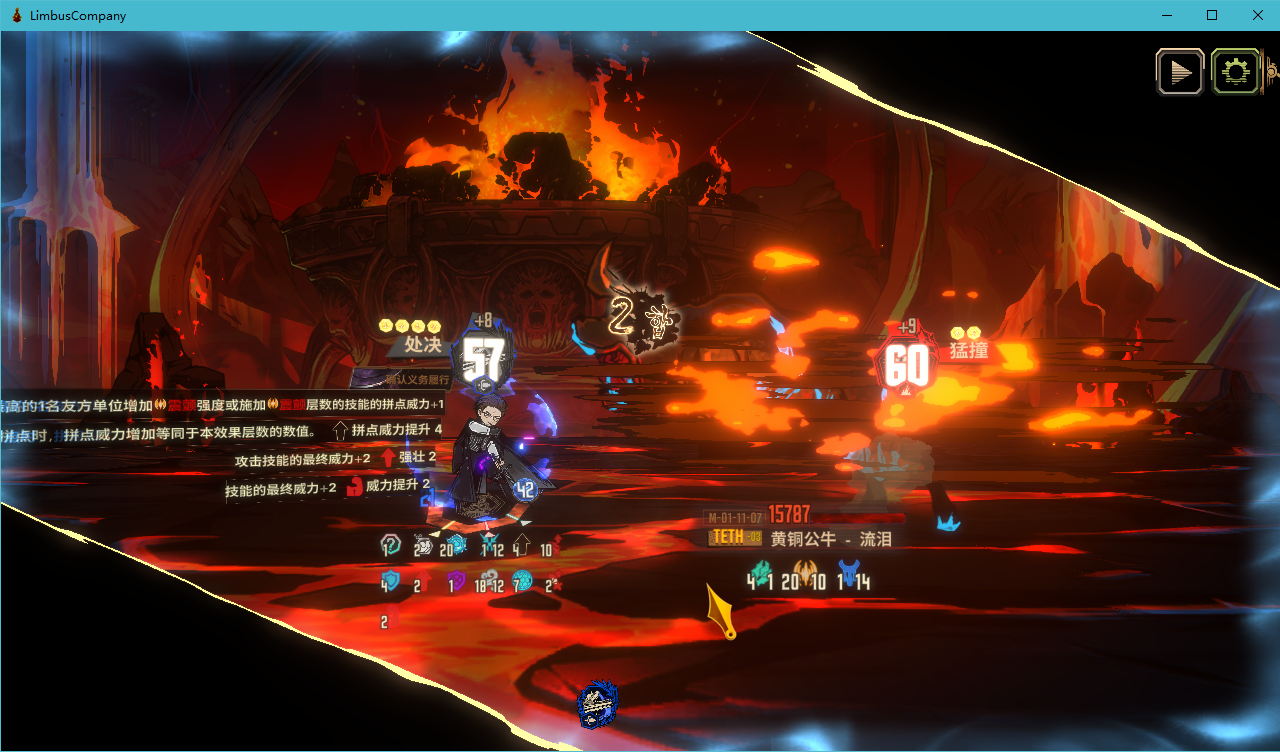The image size is (1280, 752).
Task: Close the LimbusCompany window
Action: click(x=1257, y=15)
